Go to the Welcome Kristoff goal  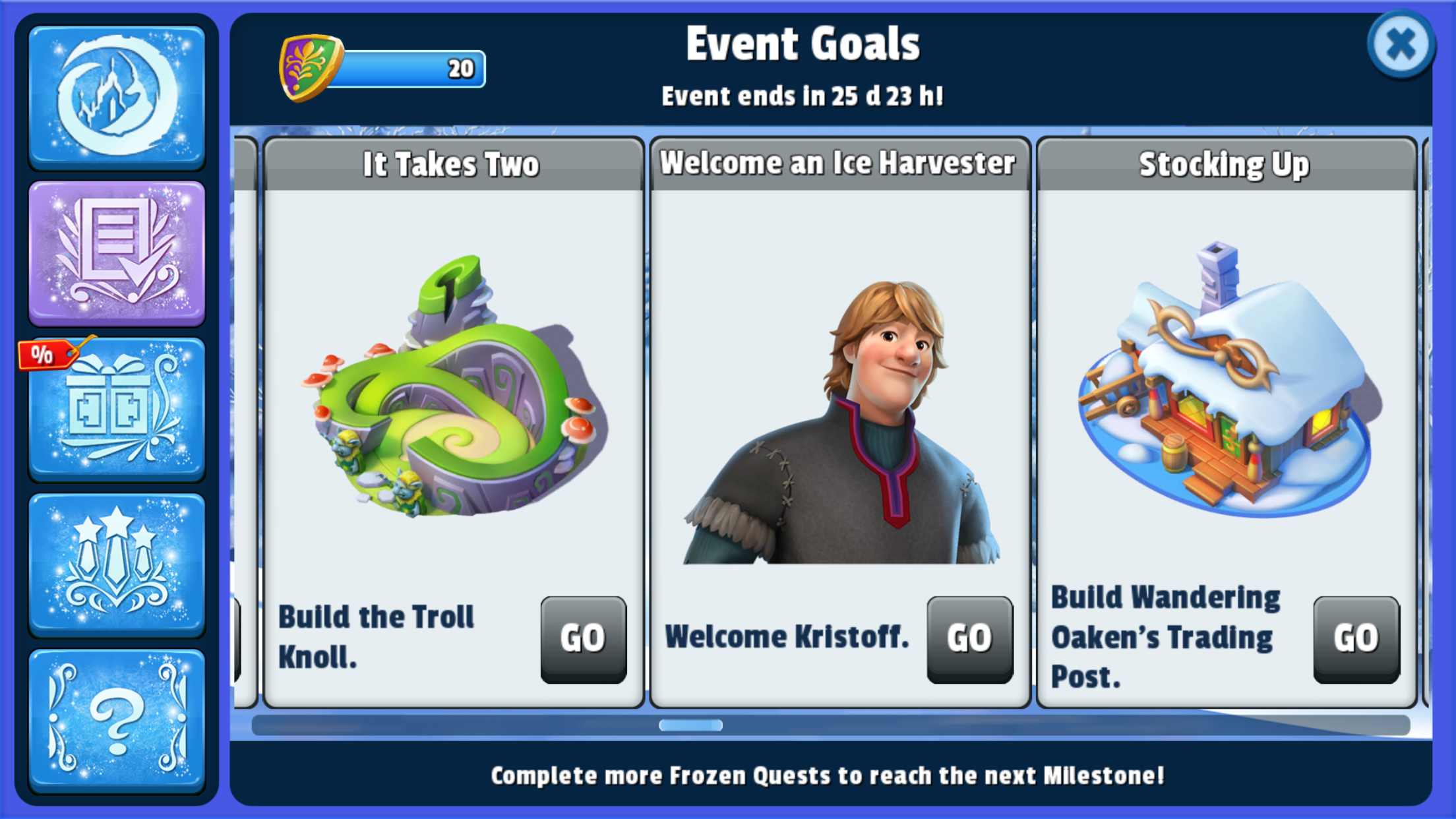point(969,638)
